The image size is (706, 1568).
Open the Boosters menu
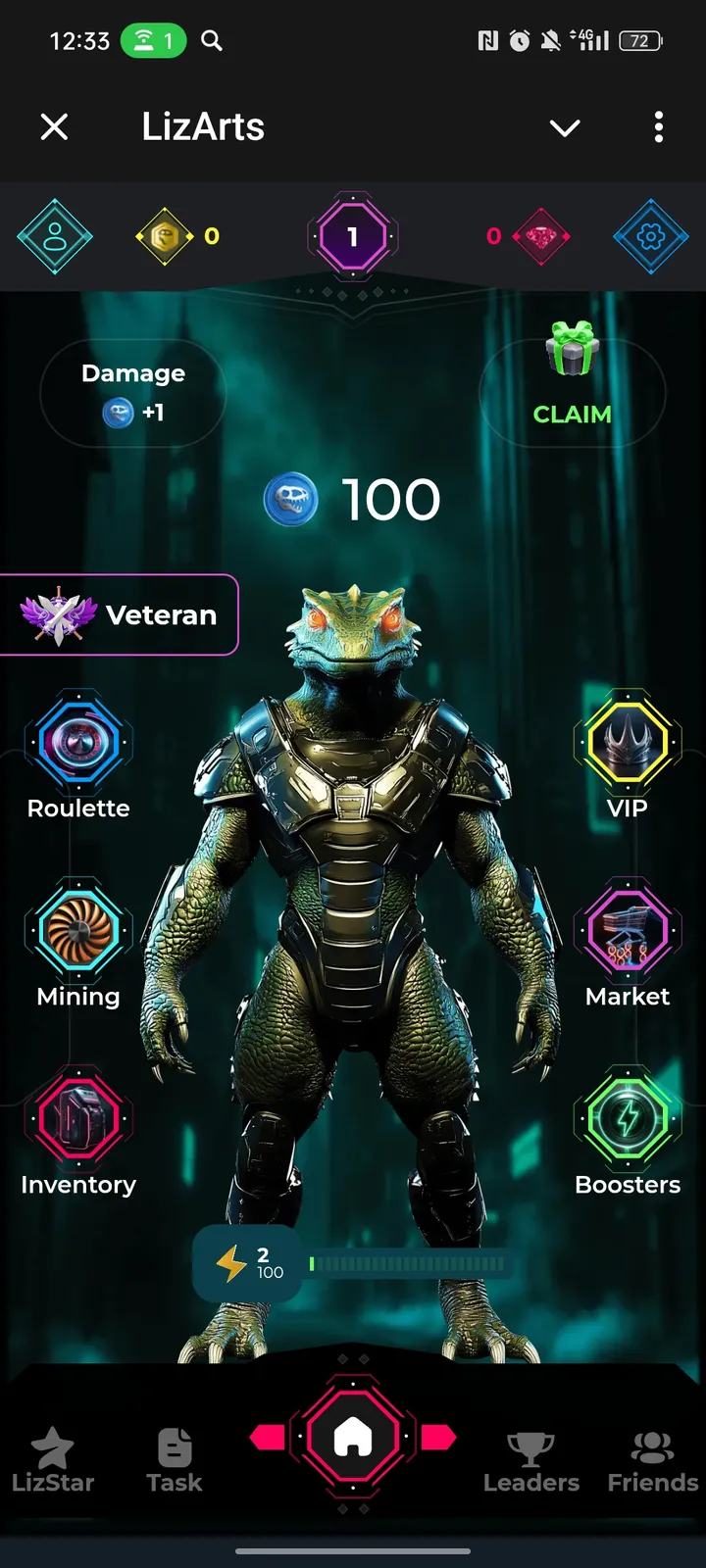(x=628, y=1120)
